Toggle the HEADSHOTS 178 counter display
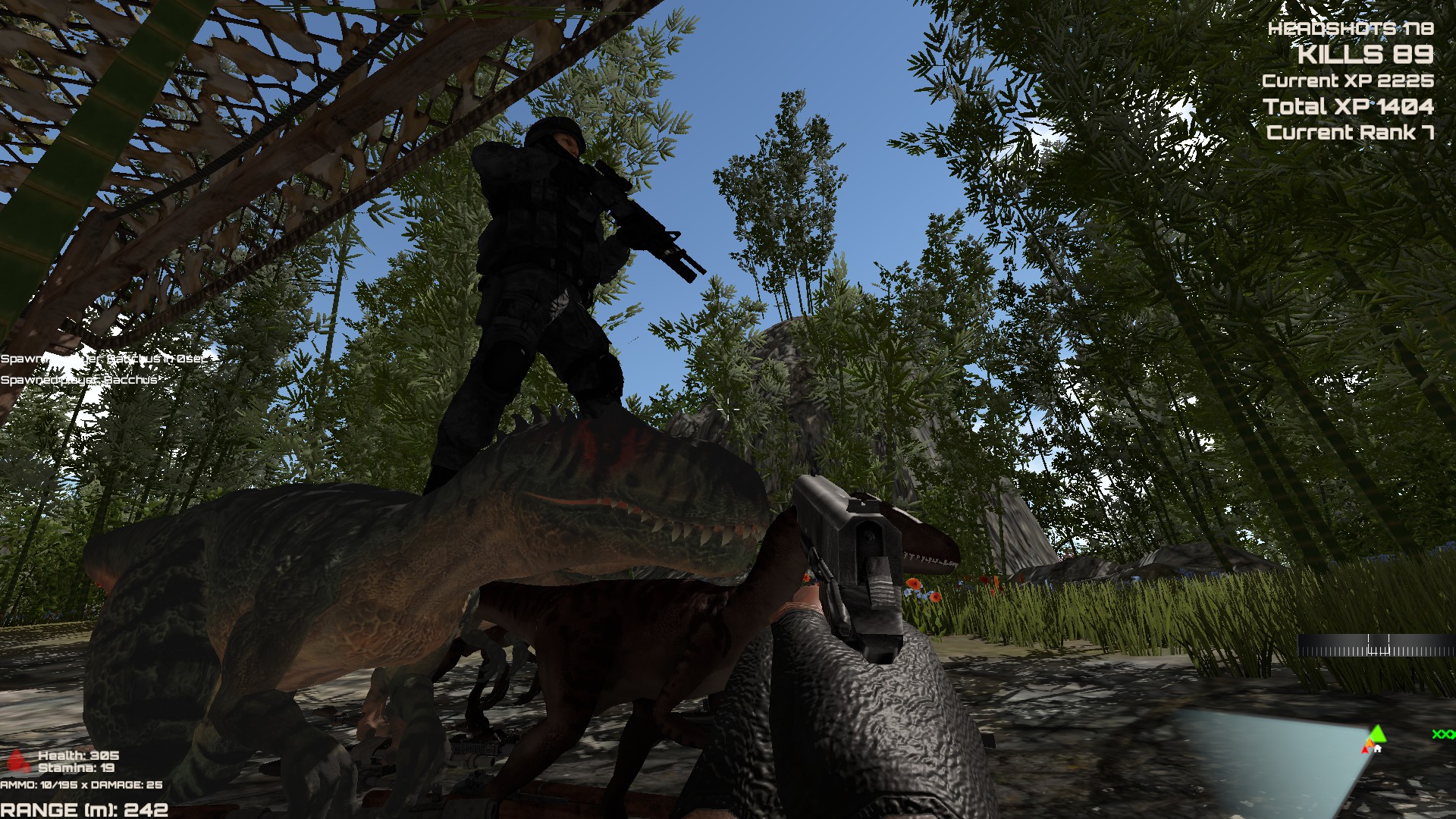This screenshot has width=1456, height=819. [x=1353, y=29]
